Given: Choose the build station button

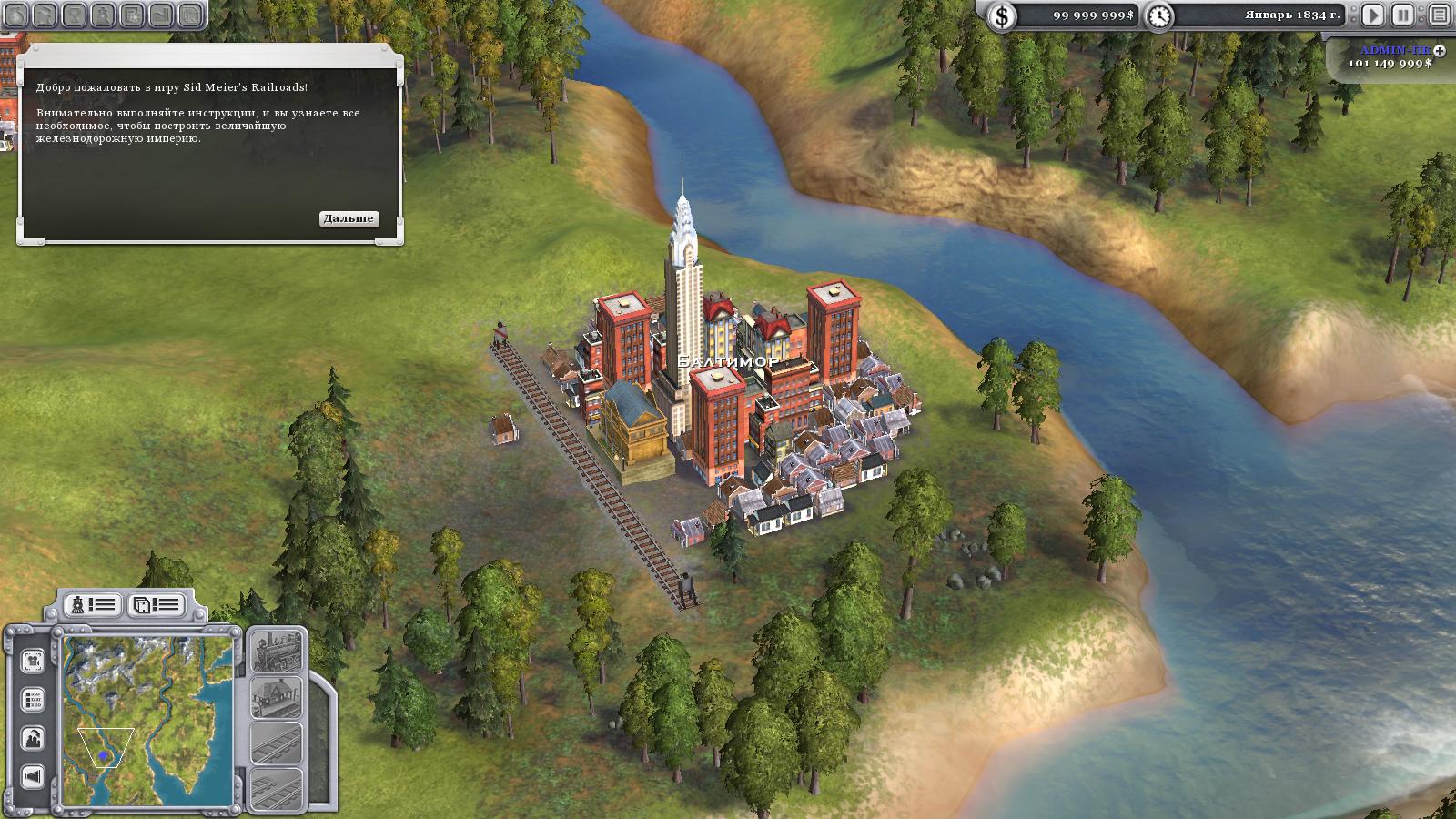Looking at the screenshot, I should coord(276,698).
